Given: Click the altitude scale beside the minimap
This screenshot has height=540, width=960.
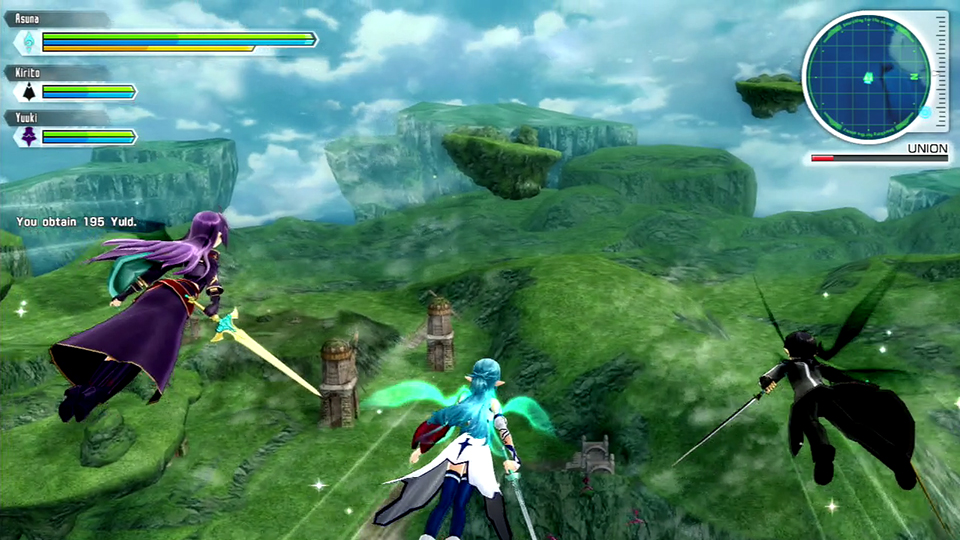Looking at the screenshot, I should tap(939, 73).
